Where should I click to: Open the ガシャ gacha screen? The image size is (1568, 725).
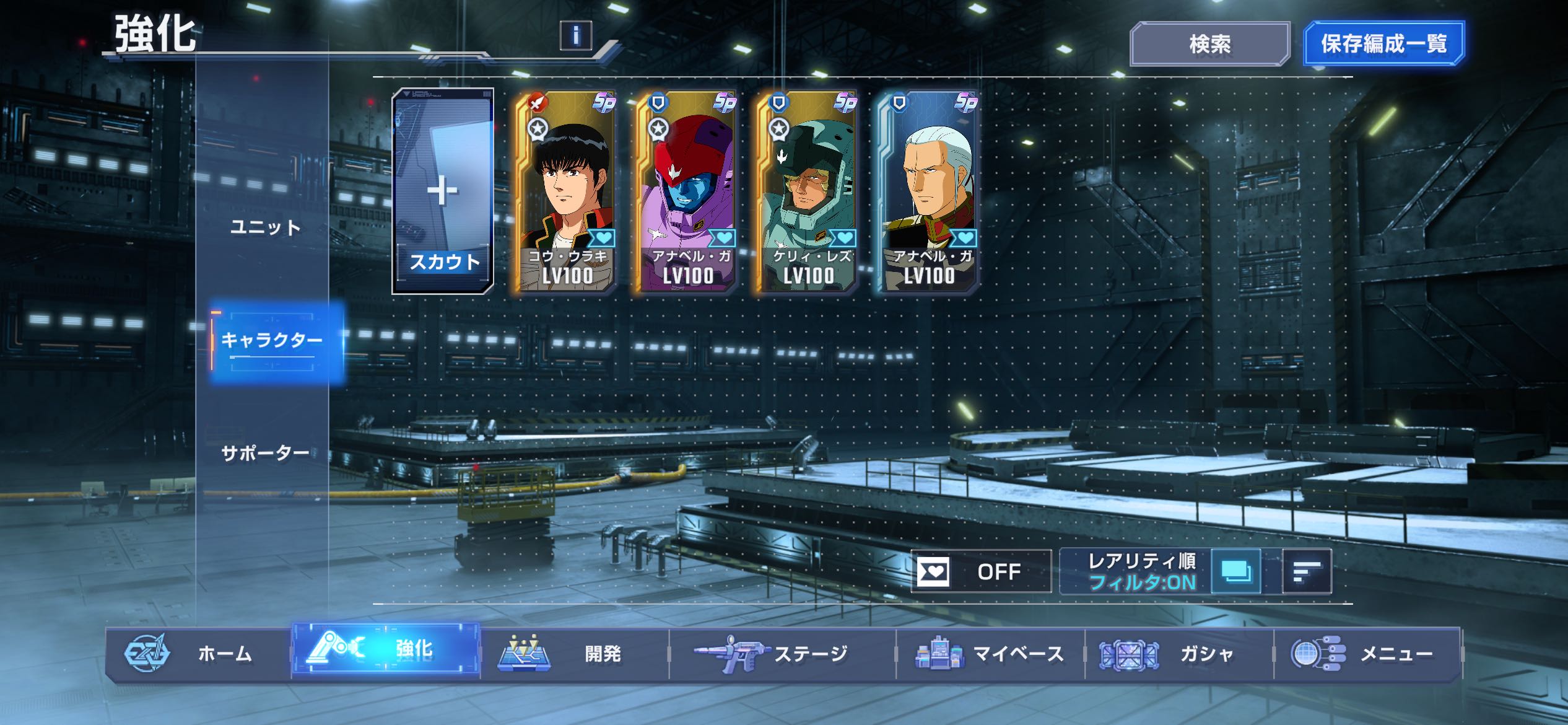point(1178,654)
